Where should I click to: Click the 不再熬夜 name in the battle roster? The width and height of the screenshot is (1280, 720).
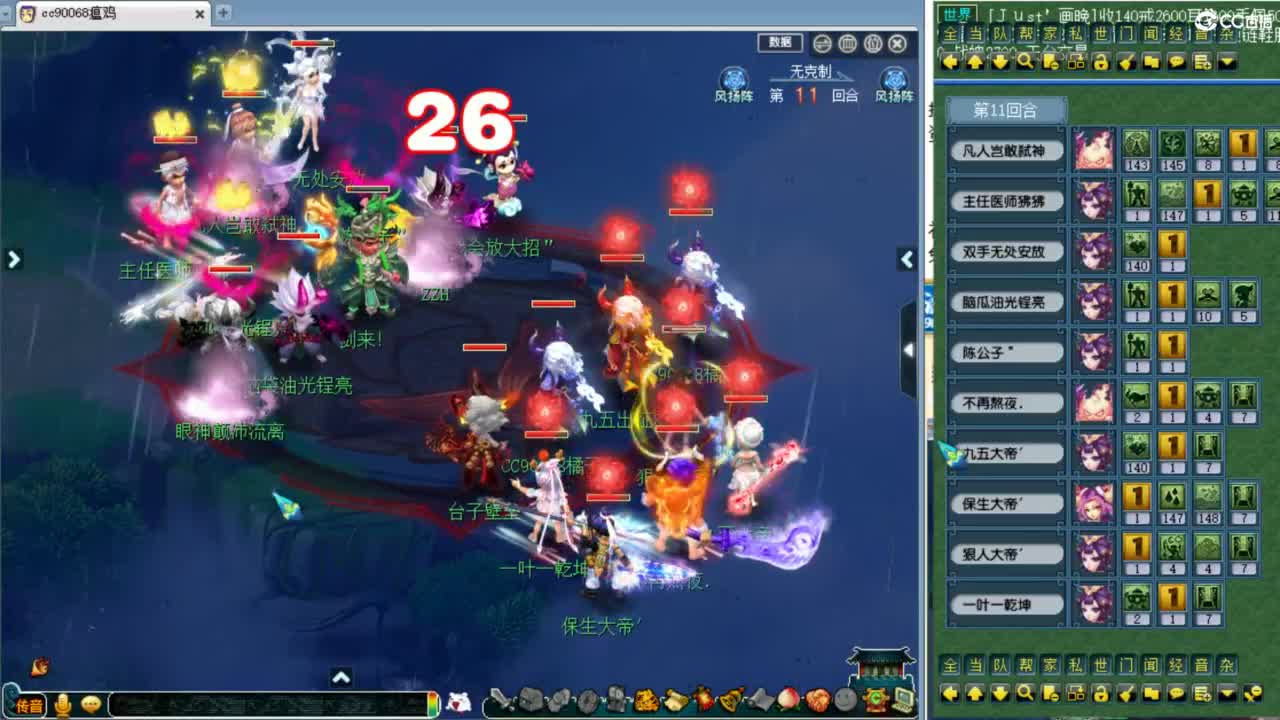(x=1005, y=401)
